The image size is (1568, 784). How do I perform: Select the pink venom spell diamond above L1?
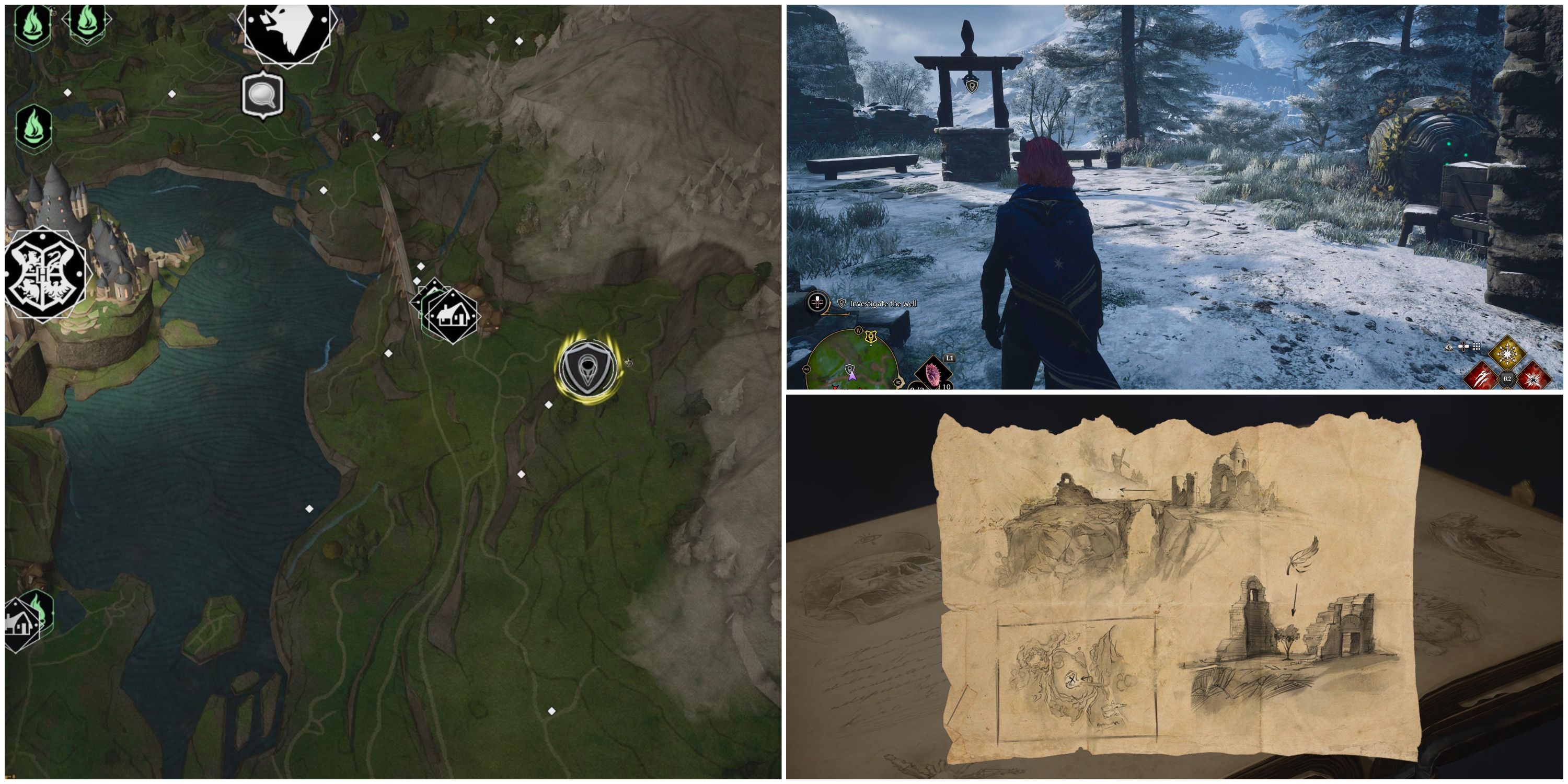(933, 376)
